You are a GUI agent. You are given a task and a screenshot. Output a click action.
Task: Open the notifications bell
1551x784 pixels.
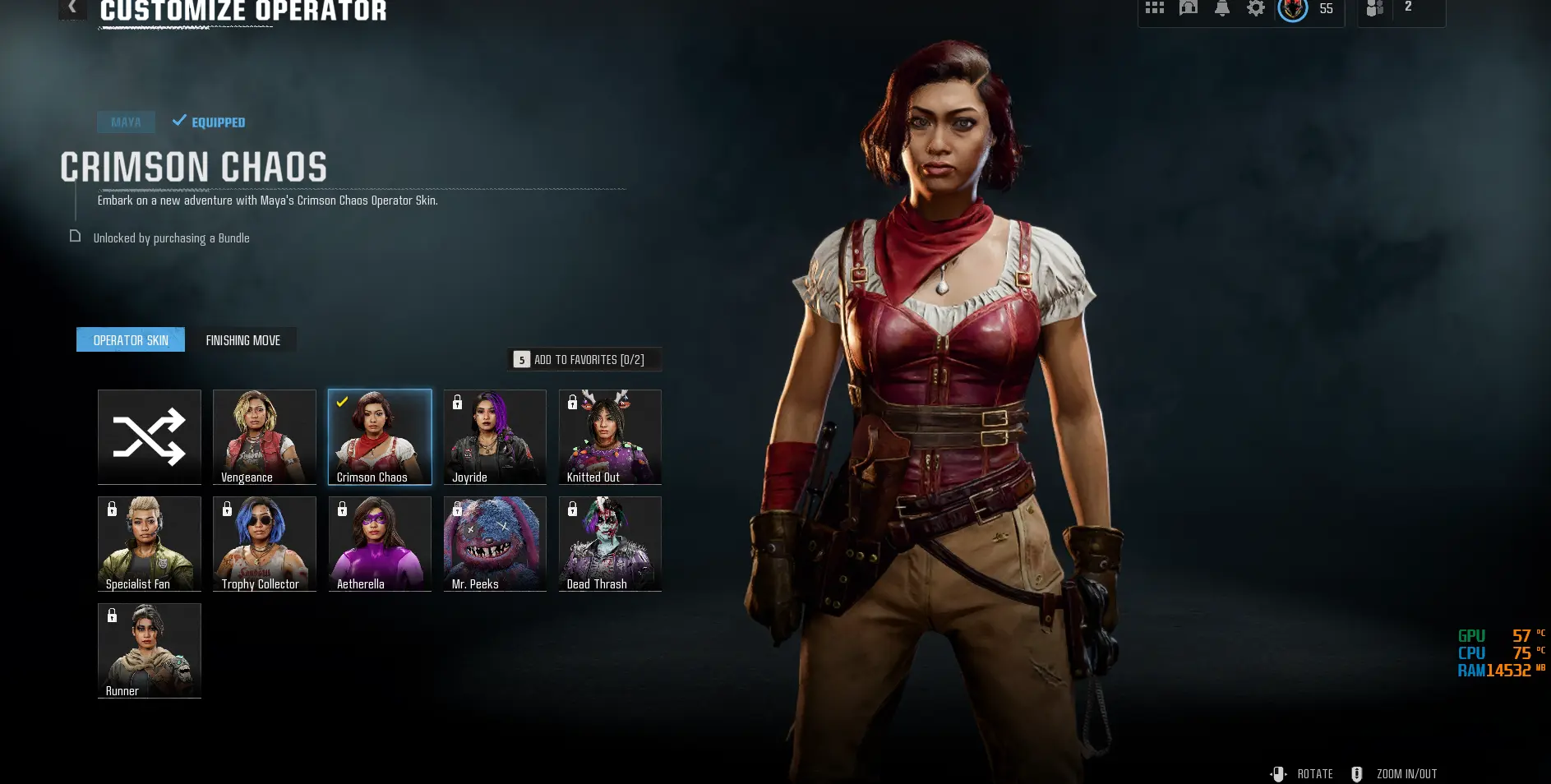coord(1222,8)
